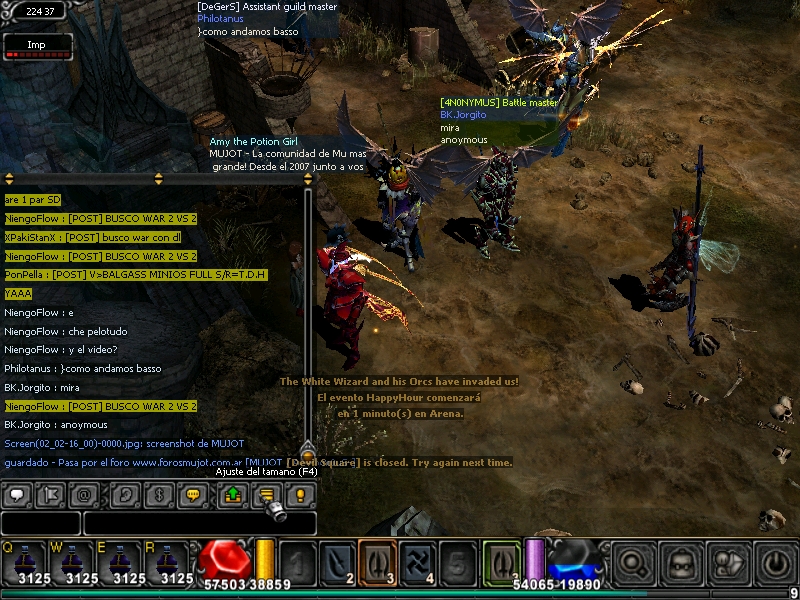Use the potion in the E slot
This screenshot has width=800, height=600.
[x=120, y=563]
